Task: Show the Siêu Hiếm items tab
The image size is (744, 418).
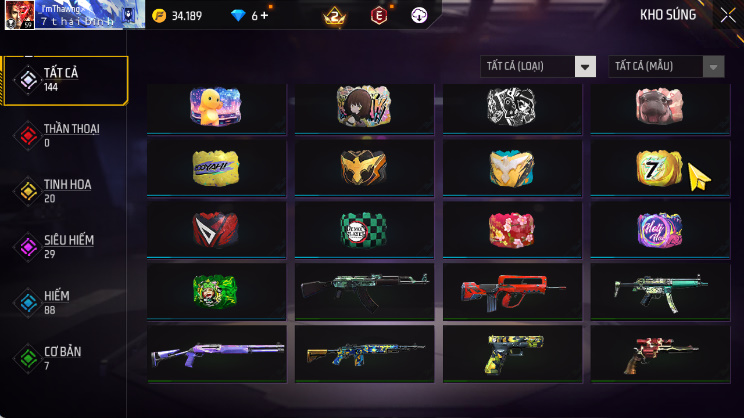Action: coord(66,246)
